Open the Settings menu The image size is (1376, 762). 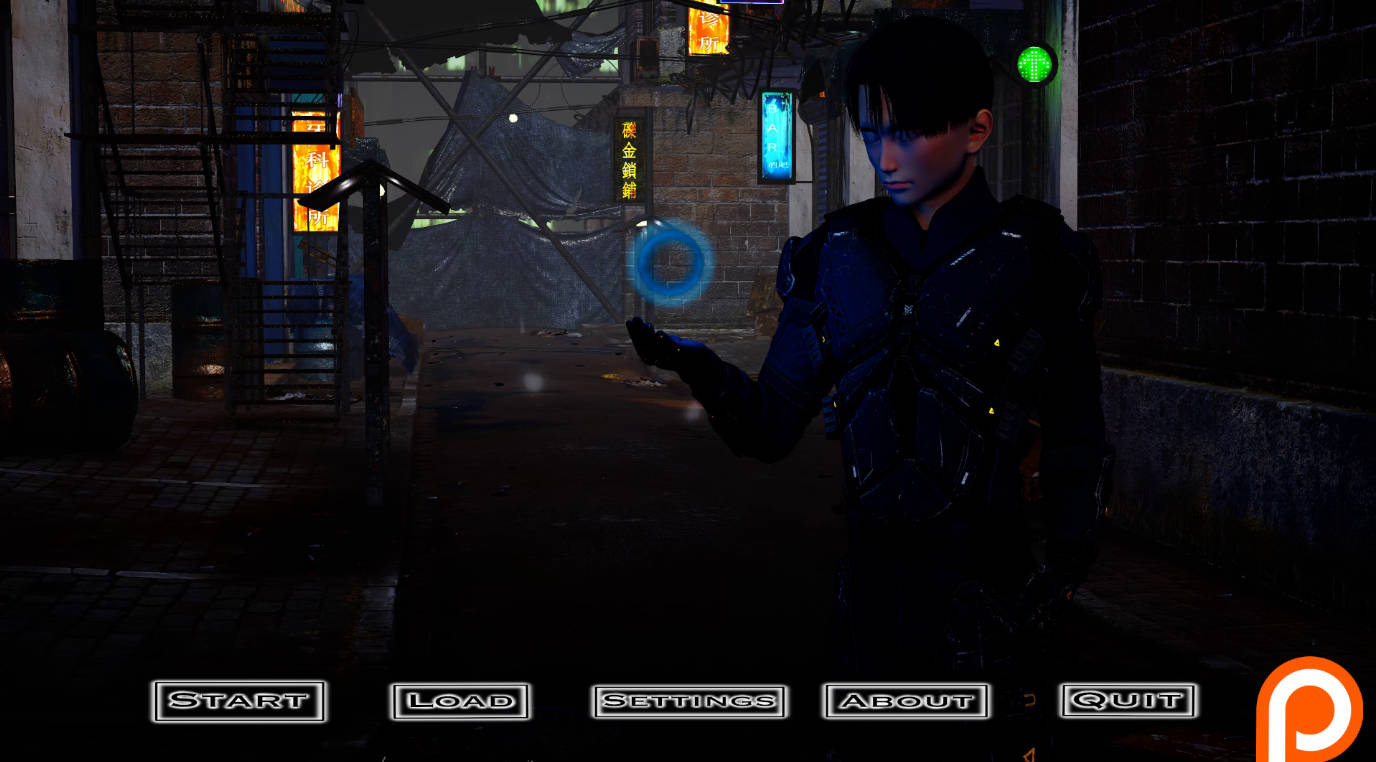[x=688, y=701]
